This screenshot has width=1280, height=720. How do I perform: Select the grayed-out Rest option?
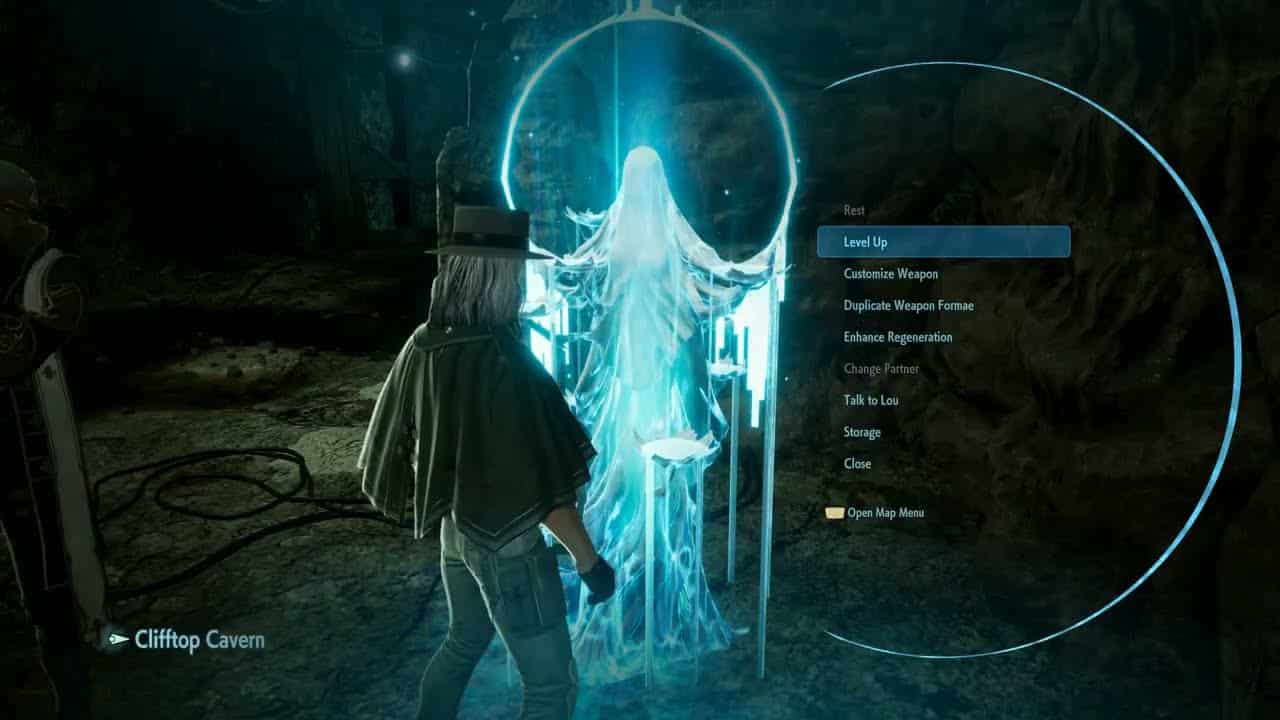tap(853, 210)
